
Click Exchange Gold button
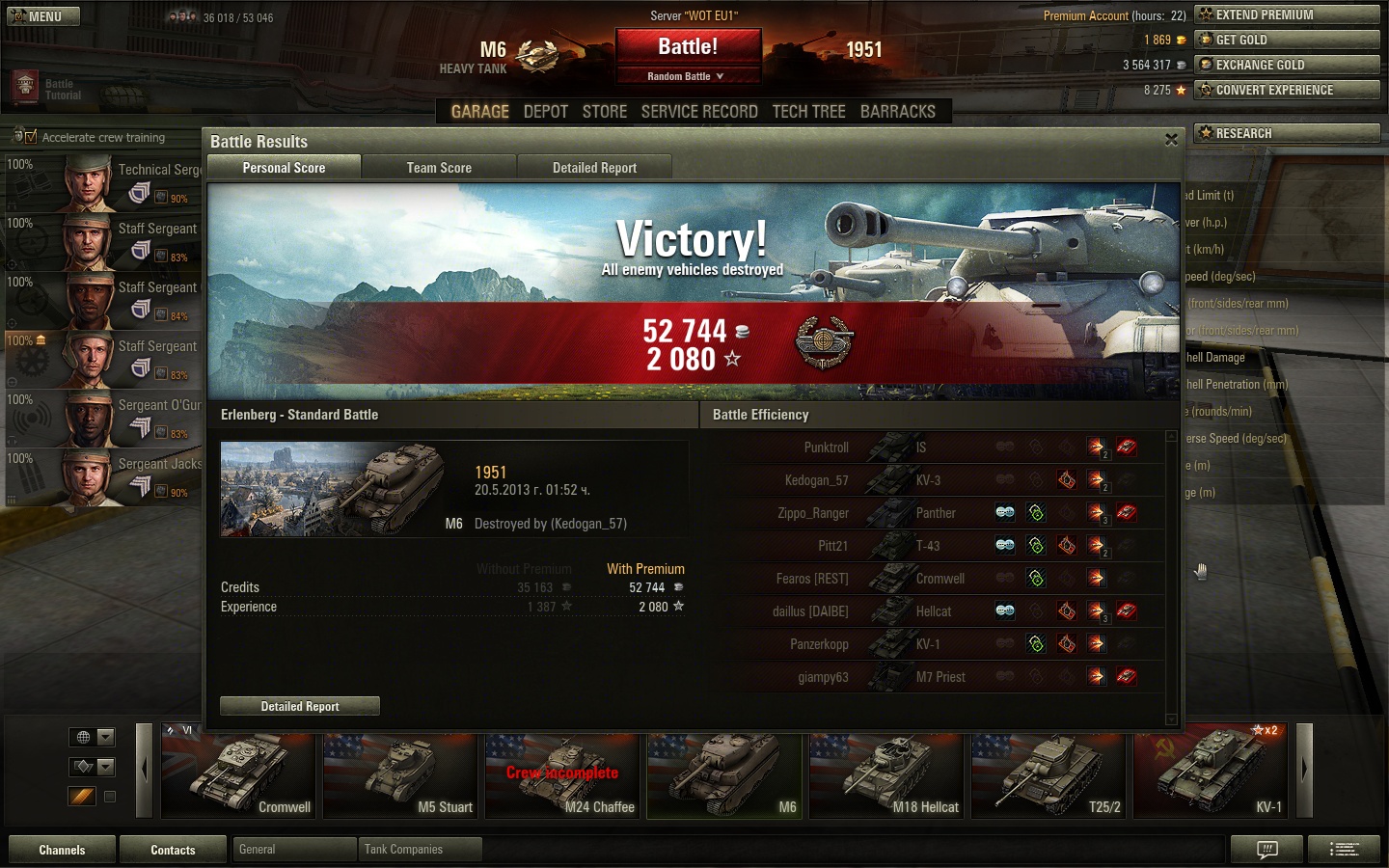tap(1287, 65)
